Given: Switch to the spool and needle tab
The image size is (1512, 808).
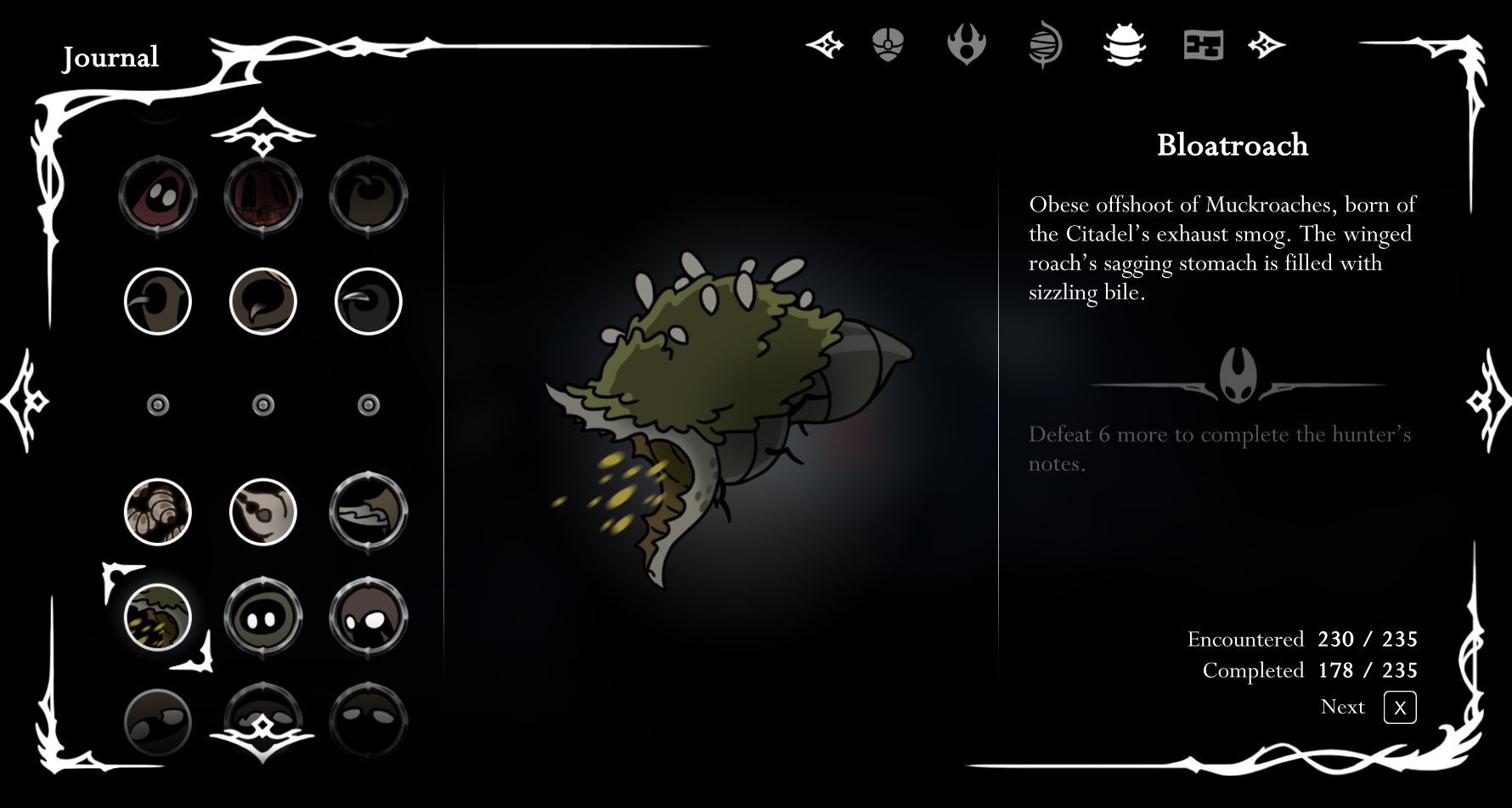Looking at the screenshot, I should tap(1045, 45).
